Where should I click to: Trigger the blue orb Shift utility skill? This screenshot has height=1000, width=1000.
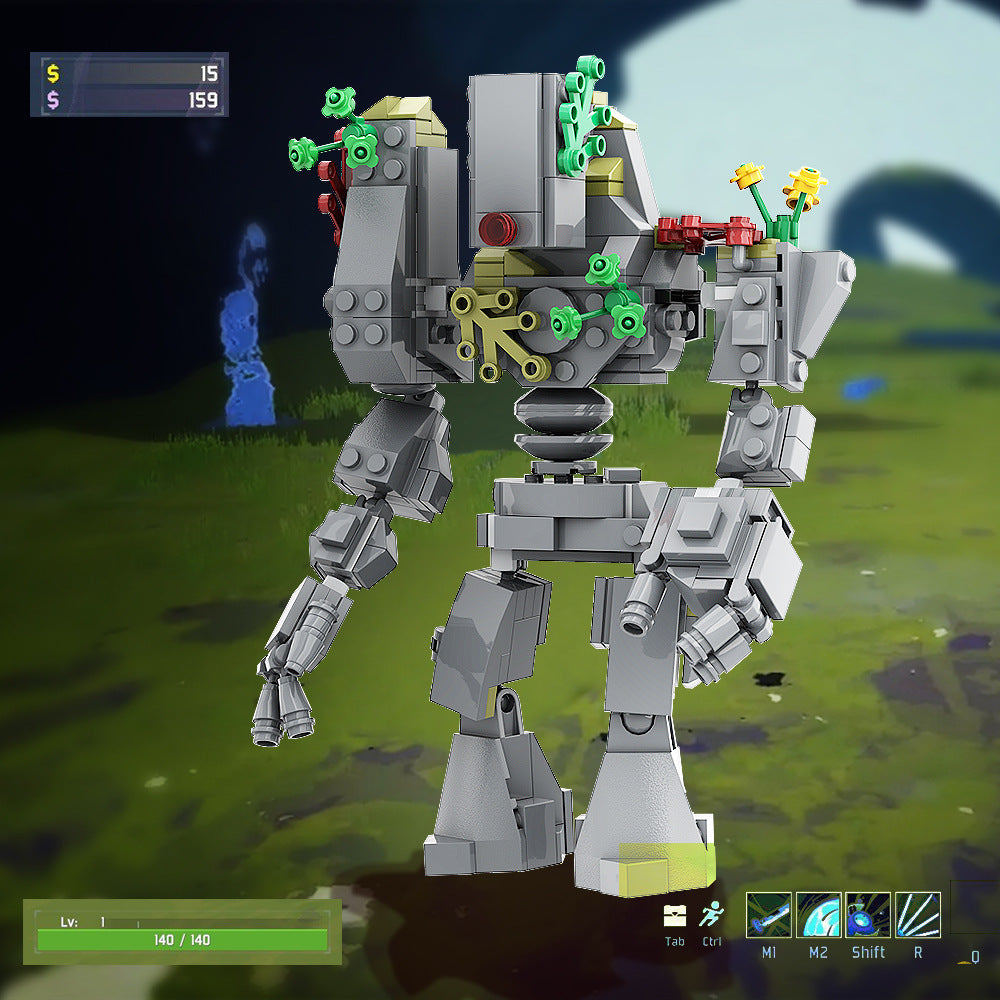pyautogui.click(x=868, y=915)
